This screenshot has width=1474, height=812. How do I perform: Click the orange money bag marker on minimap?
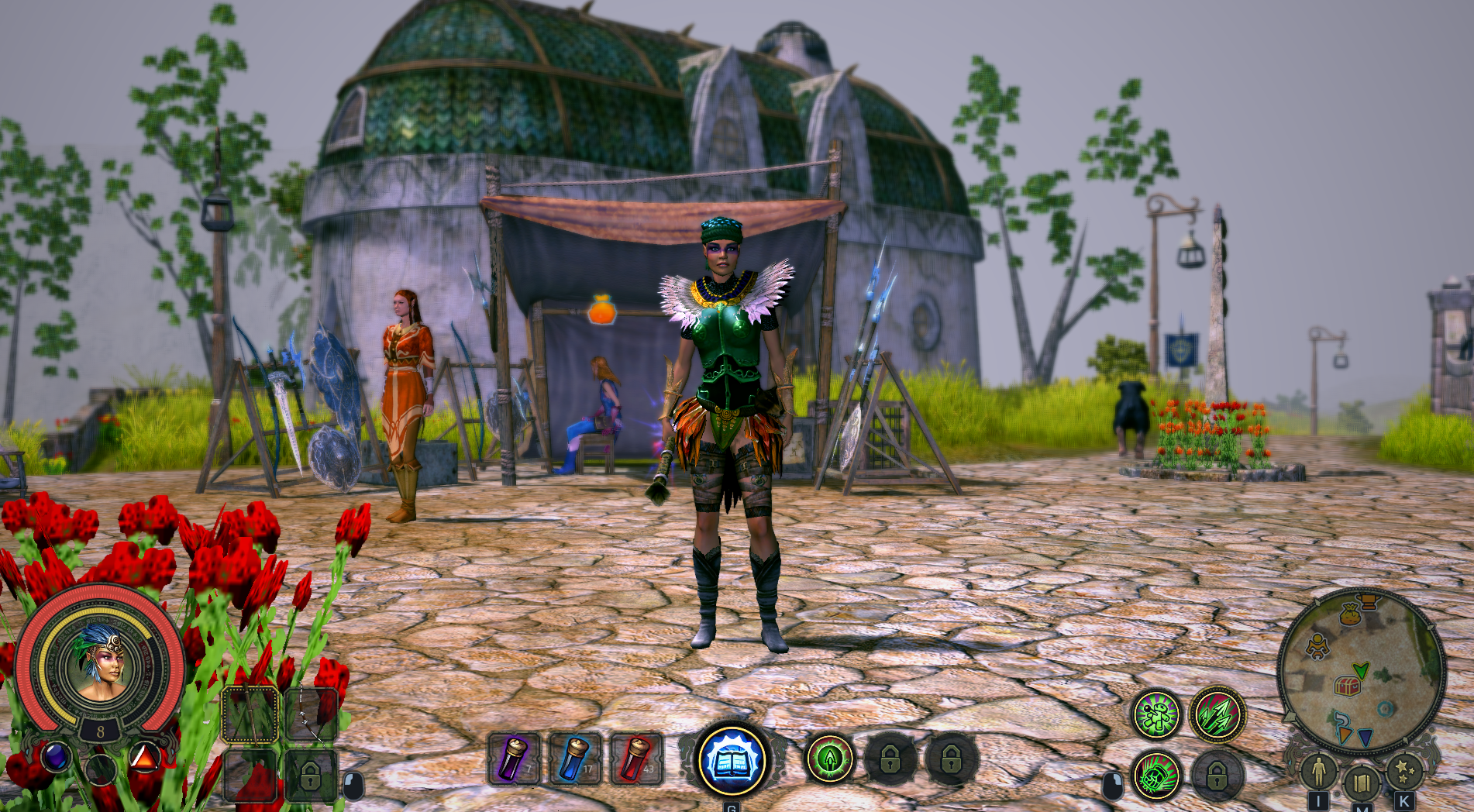[1349, 616]
